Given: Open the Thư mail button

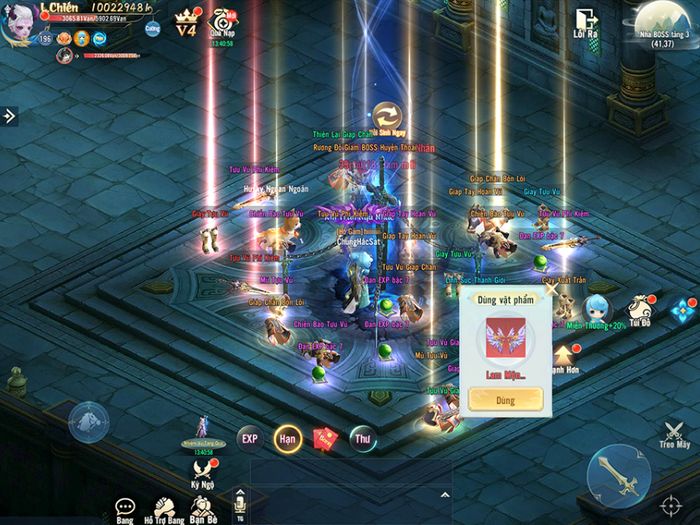Looking at the screenshot, I should point(362,438).
